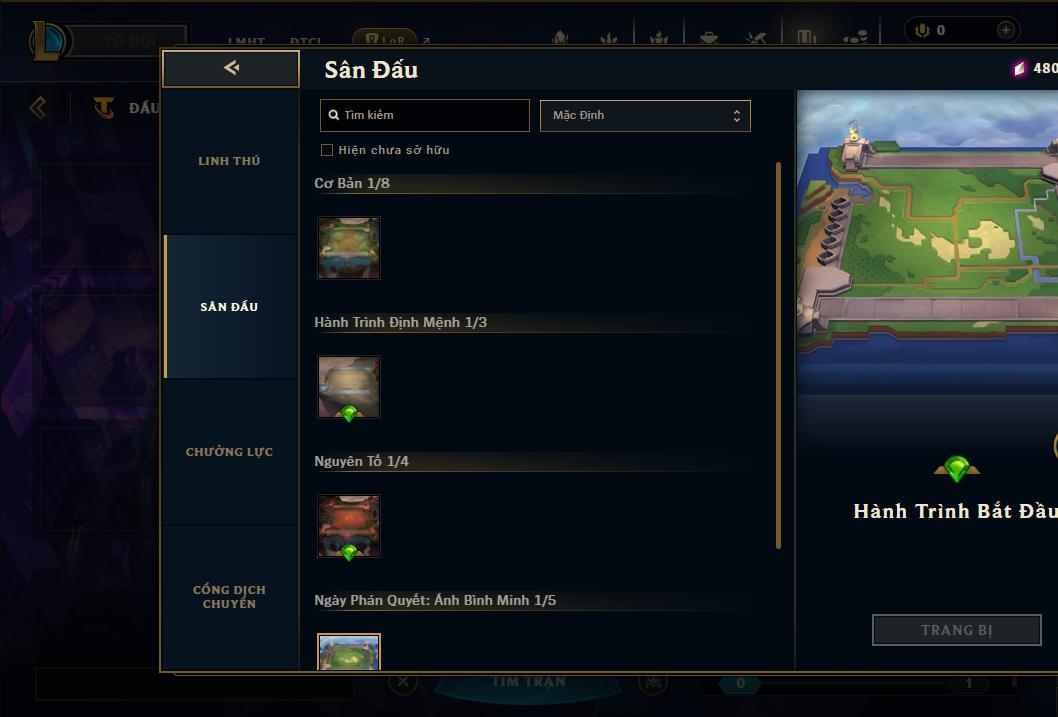Screen dimensions: 1058x717
Task: Select the Cơ Bản arena thumbnail
Action: 349,248
